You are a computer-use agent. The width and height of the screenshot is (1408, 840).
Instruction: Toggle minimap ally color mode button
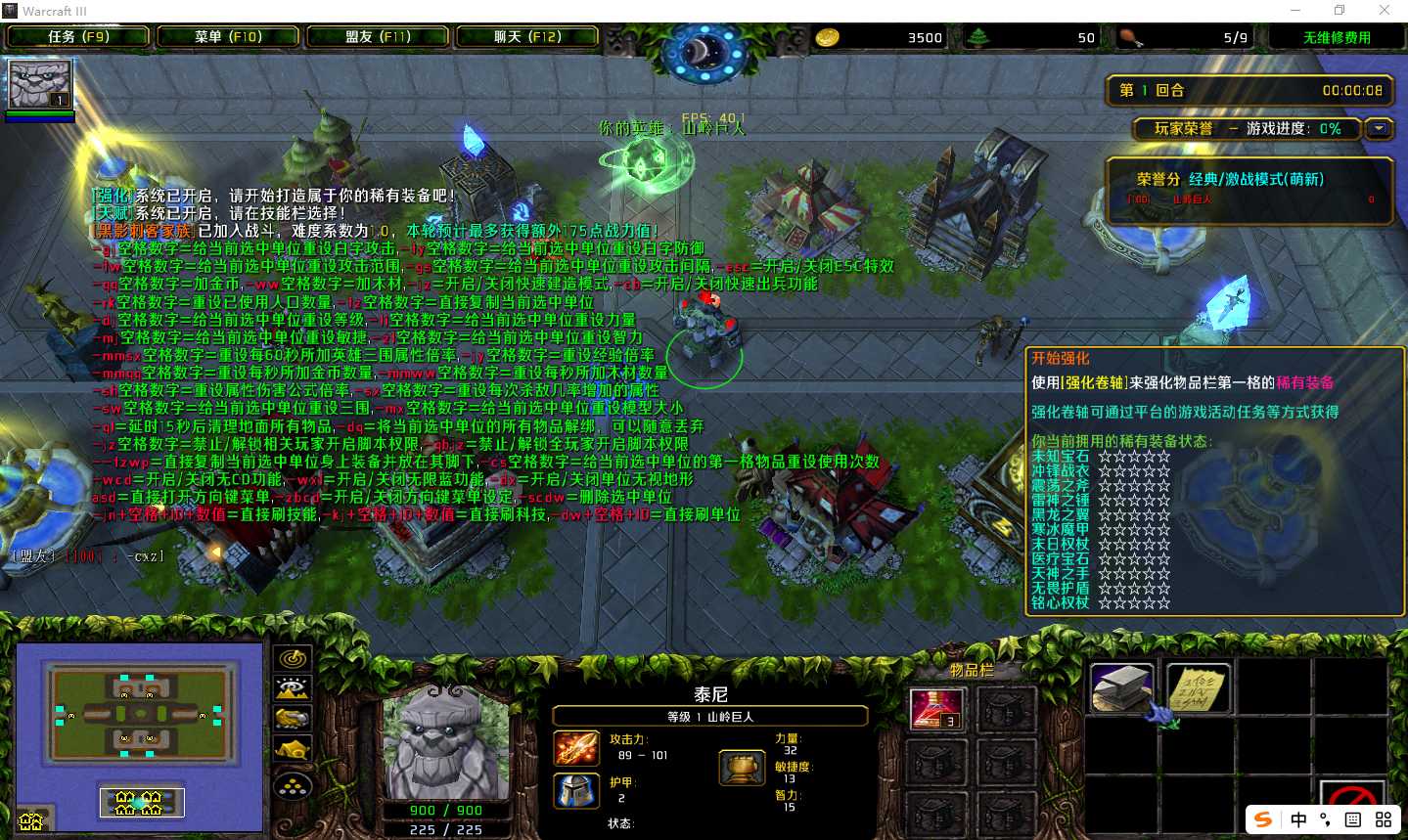tap(293, 720)
